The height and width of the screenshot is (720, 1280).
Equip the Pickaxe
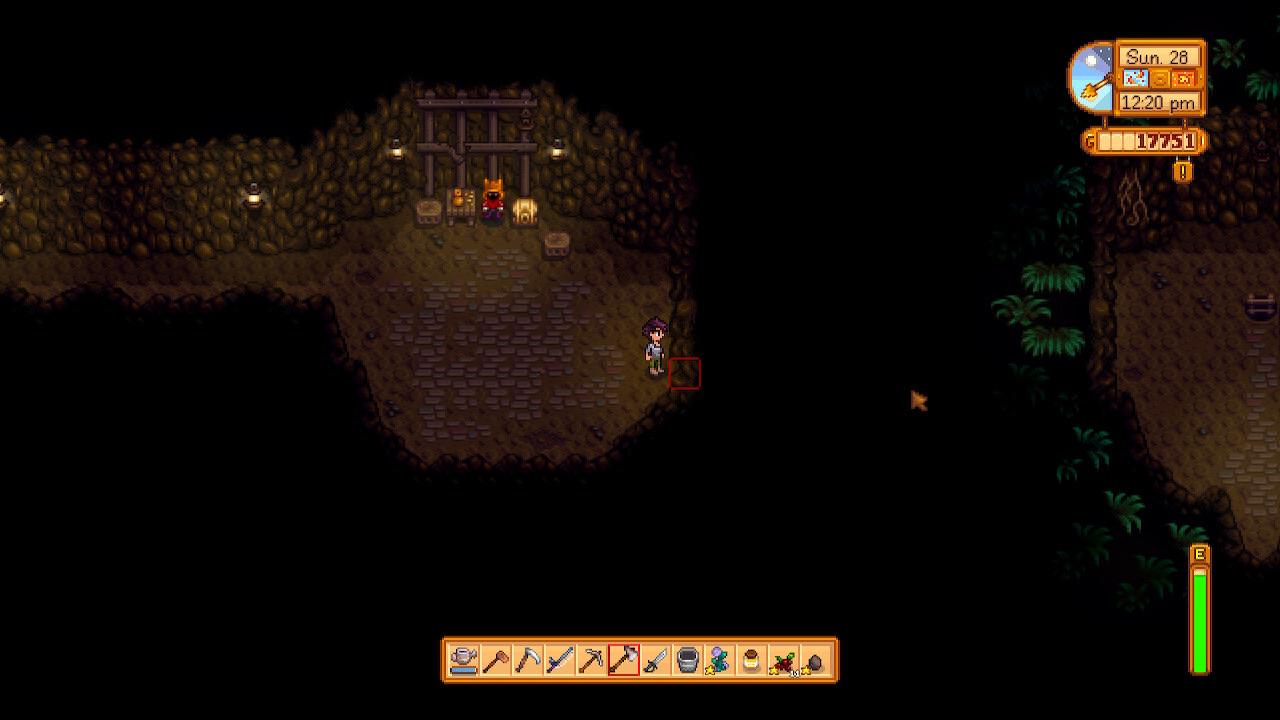[592, 660]
